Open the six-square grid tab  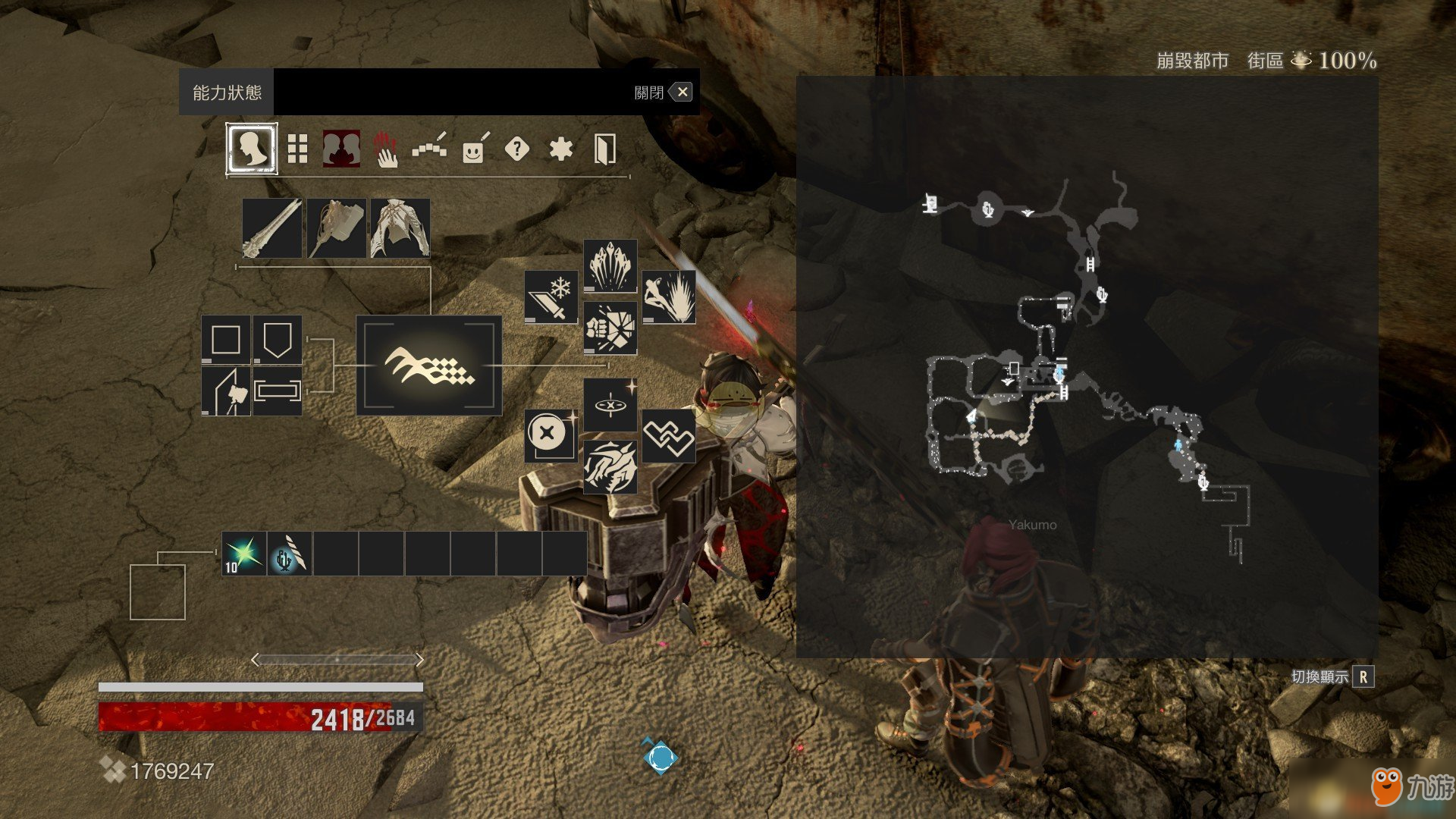pos(297,149)
